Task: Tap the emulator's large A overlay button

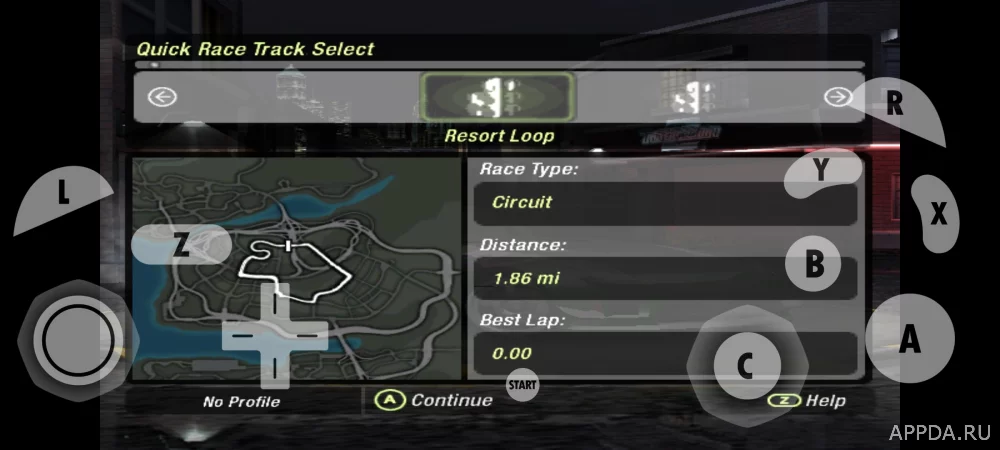Action: 909,338
